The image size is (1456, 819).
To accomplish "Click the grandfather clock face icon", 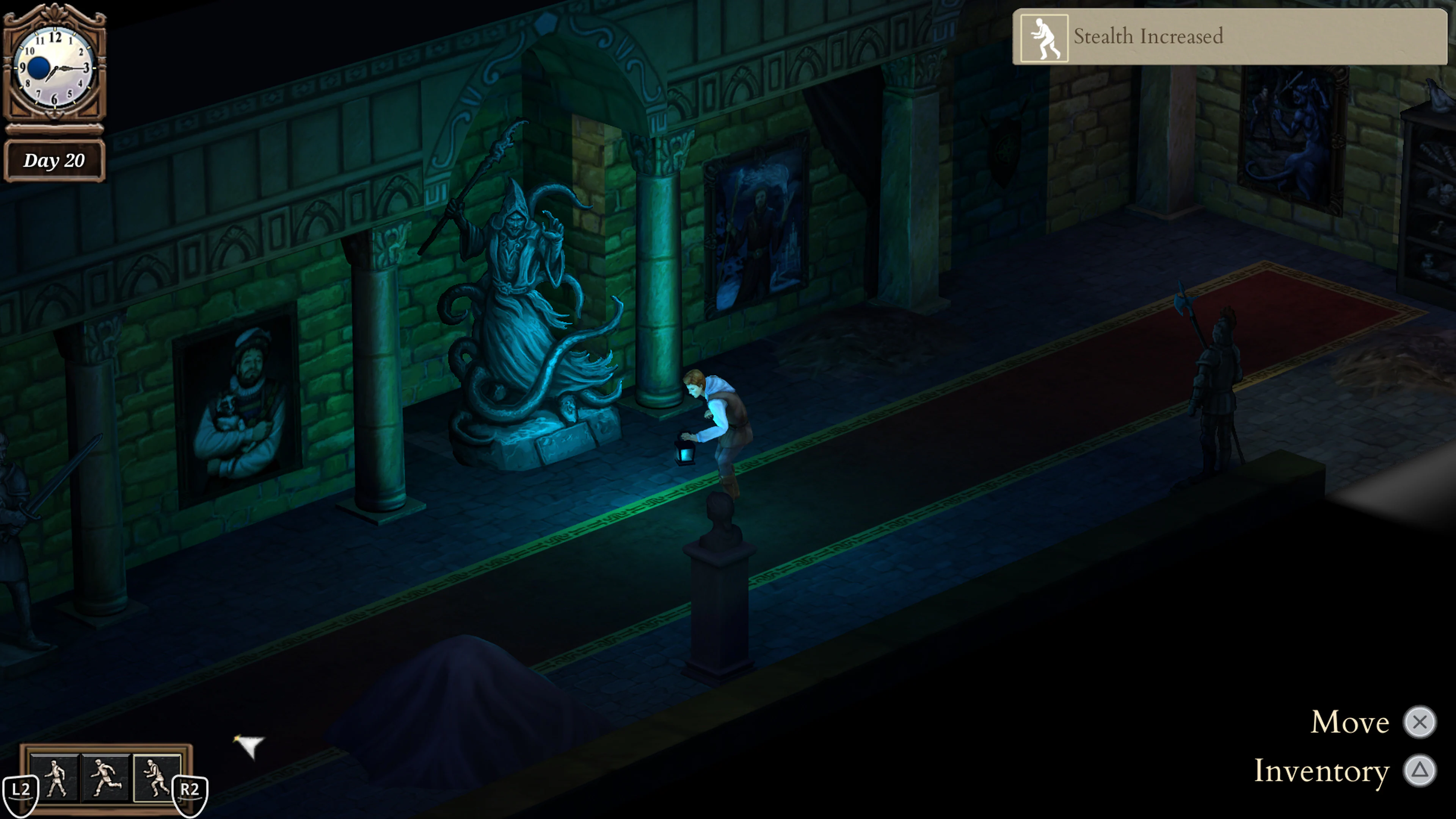I will click(x=55, y=68).
